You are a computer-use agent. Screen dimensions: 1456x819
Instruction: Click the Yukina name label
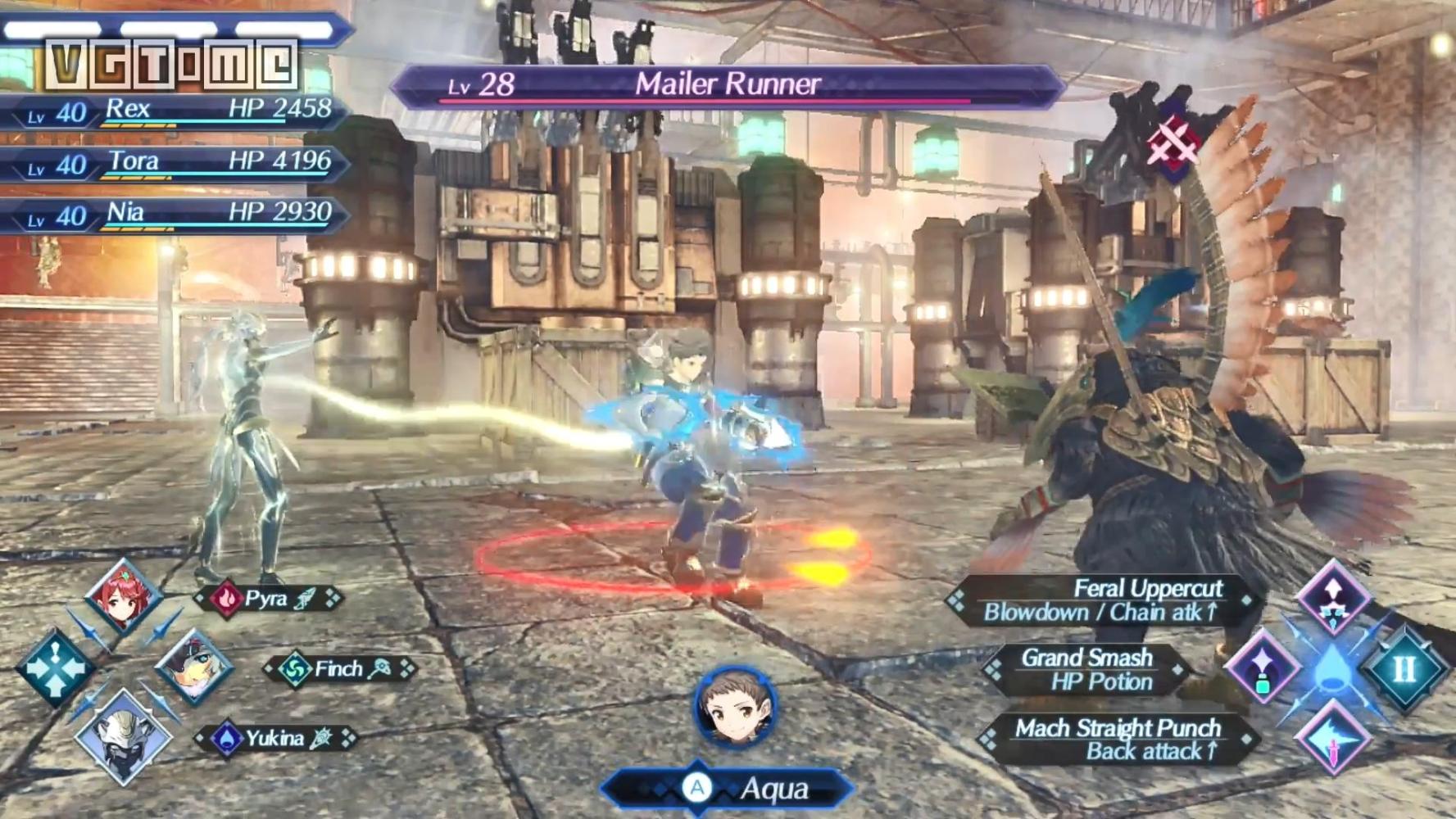(275, 739)
